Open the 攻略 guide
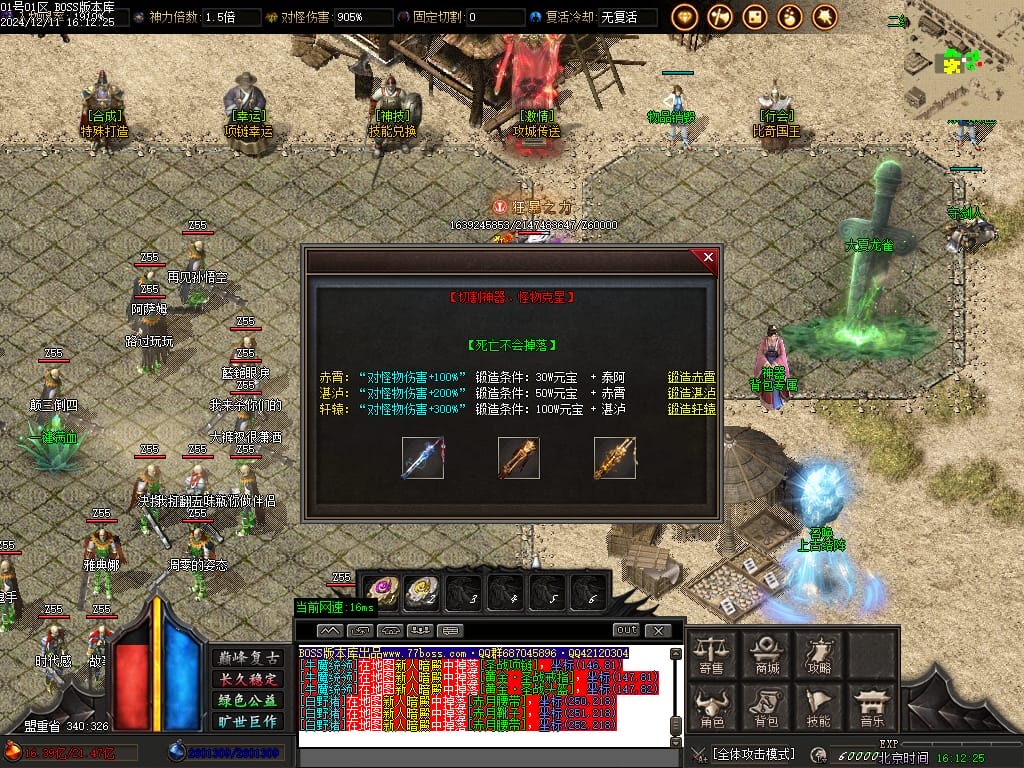The width and height of the screenshot is (1024, 768). (x=820, y=655)
